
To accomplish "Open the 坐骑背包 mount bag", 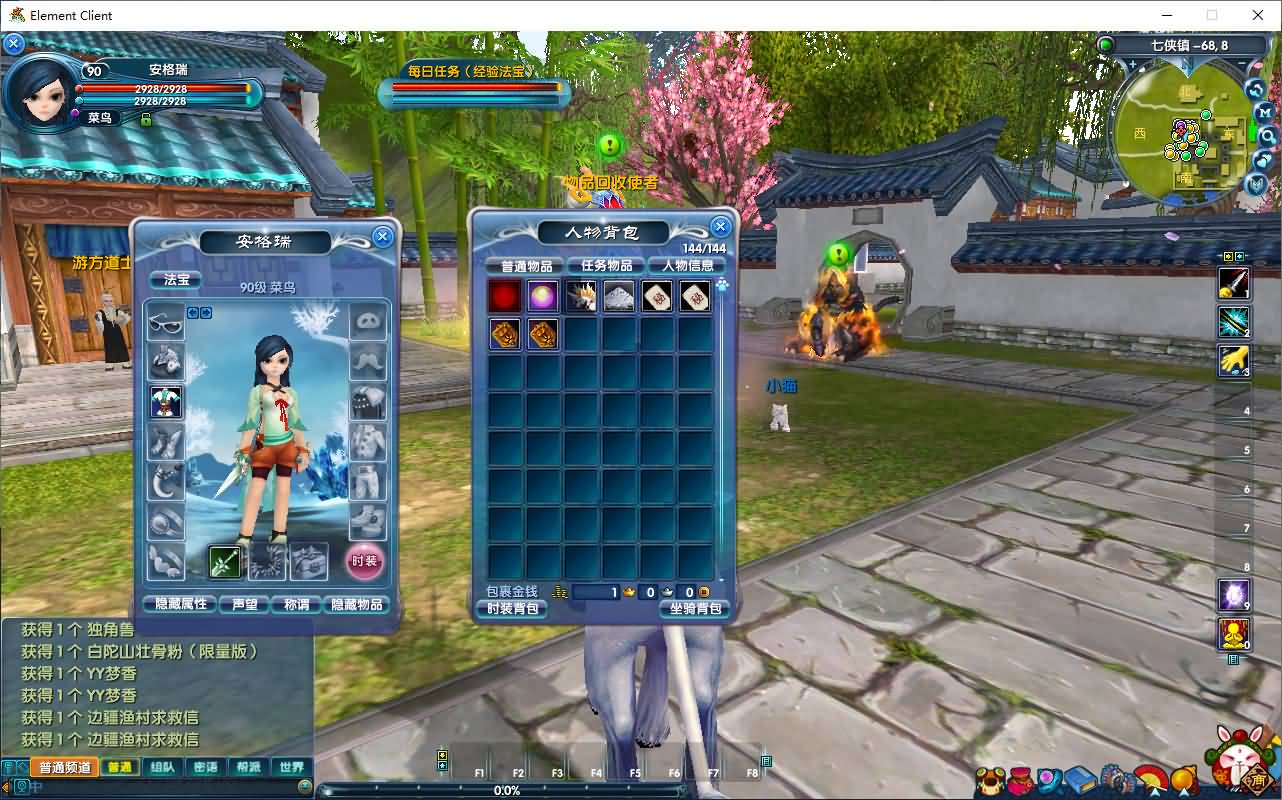I will (694, 608).
